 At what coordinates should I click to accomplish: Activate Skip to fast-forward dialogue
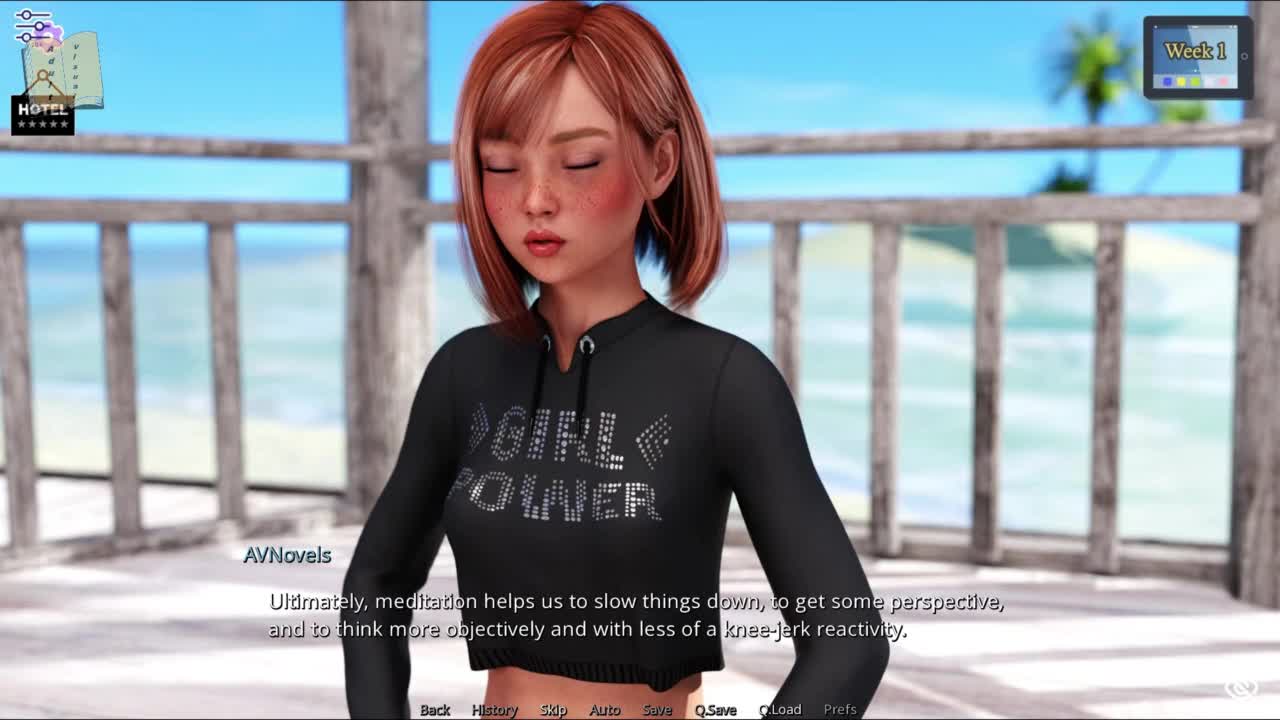click(x=553, y=709)
